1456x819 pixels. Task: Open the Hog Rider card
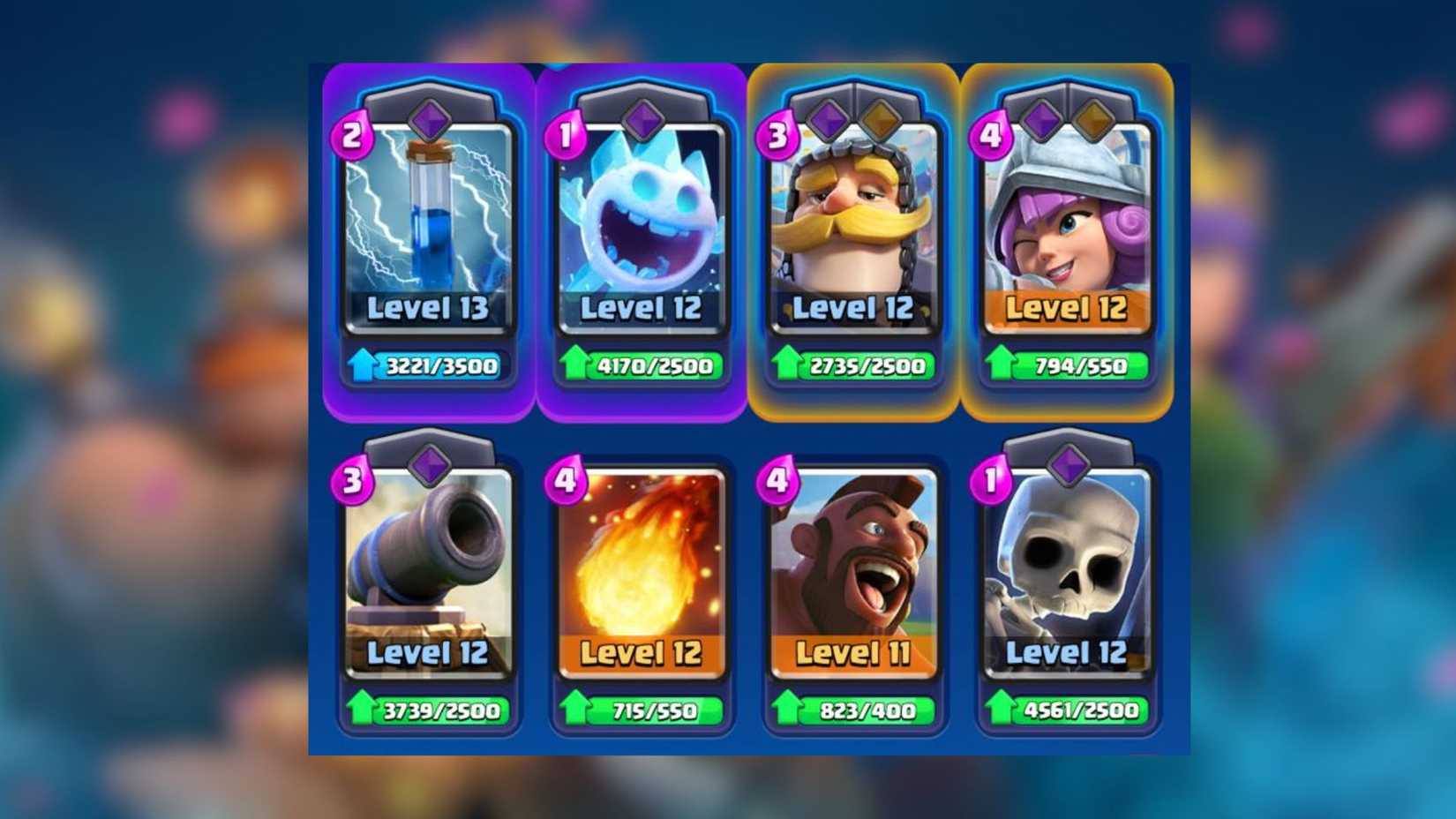tap(853, 565)
